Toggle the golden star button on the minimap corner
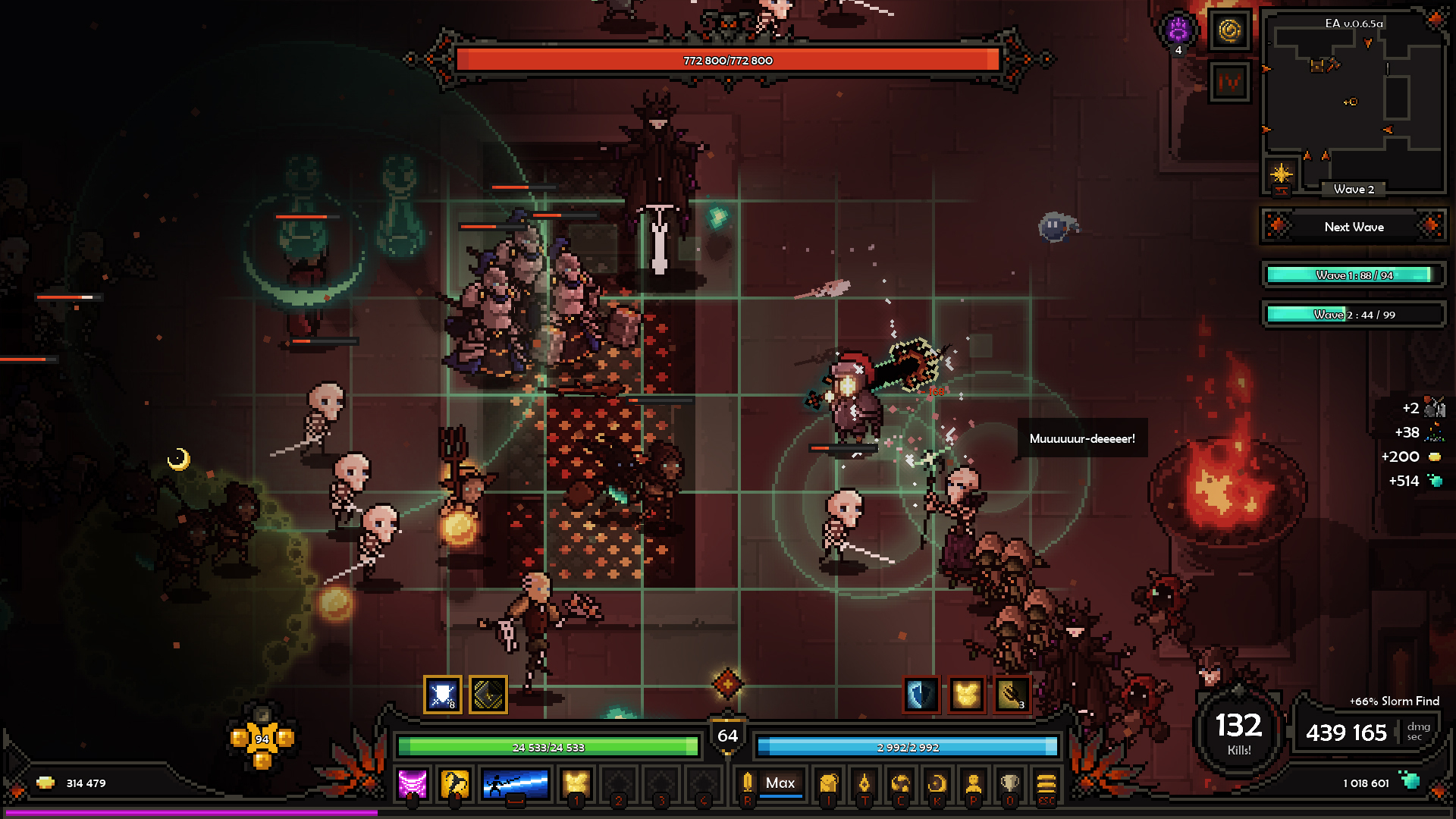This screenshot has width=1456, height=819. [1281, 174]
